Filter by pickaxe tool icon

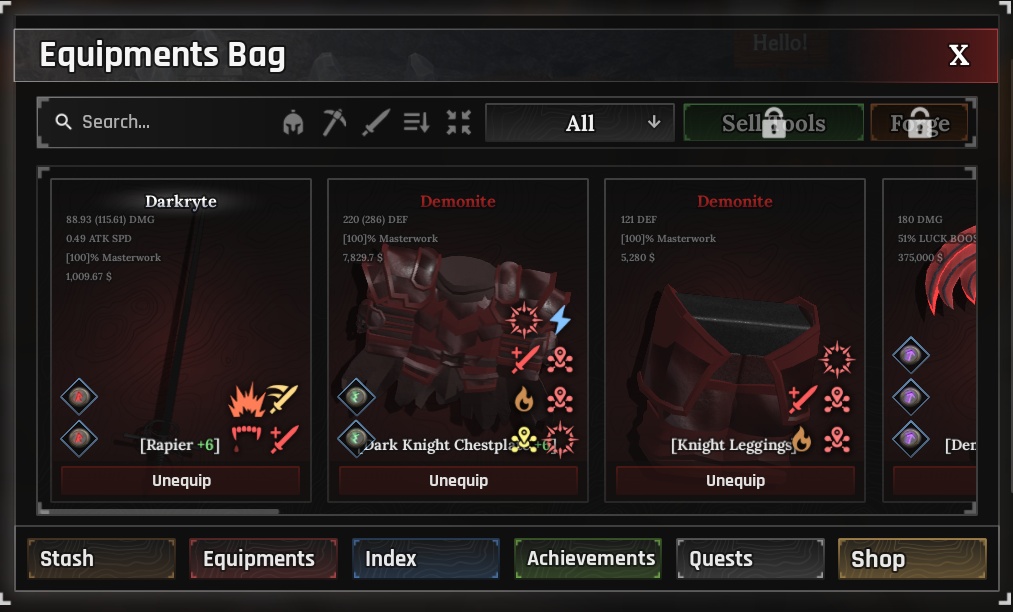[334, 123]
